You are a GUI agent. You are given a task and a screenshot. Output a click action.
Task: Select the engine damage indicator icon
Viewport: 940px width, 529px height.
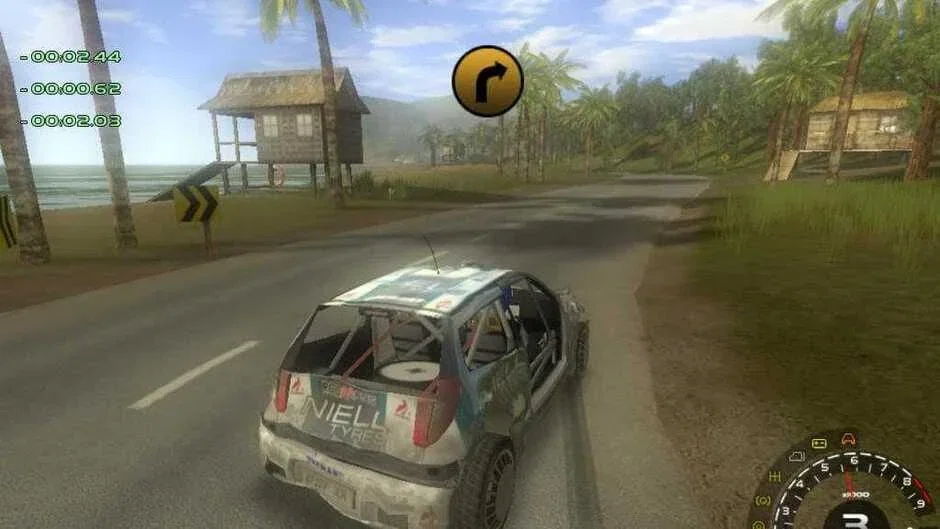click(797, 457)
